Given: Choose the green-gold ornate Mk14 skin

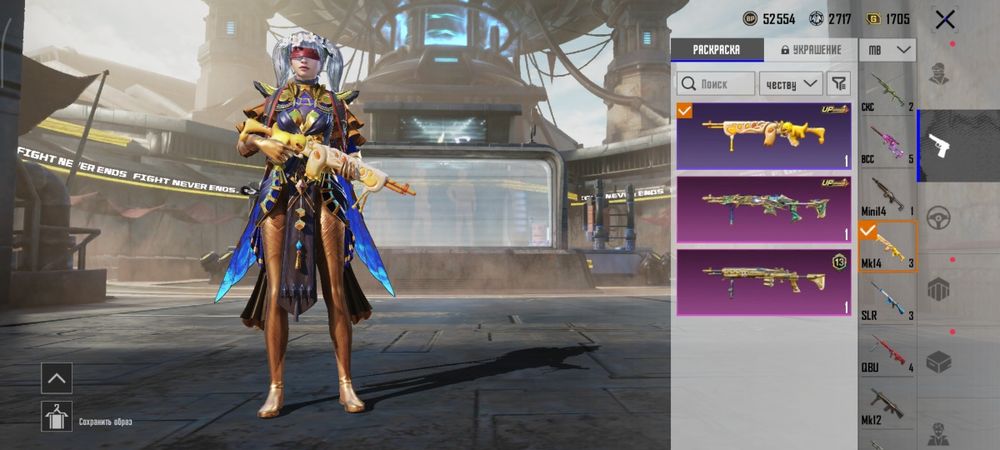Looking at the screenshot, I should [763, 208].
